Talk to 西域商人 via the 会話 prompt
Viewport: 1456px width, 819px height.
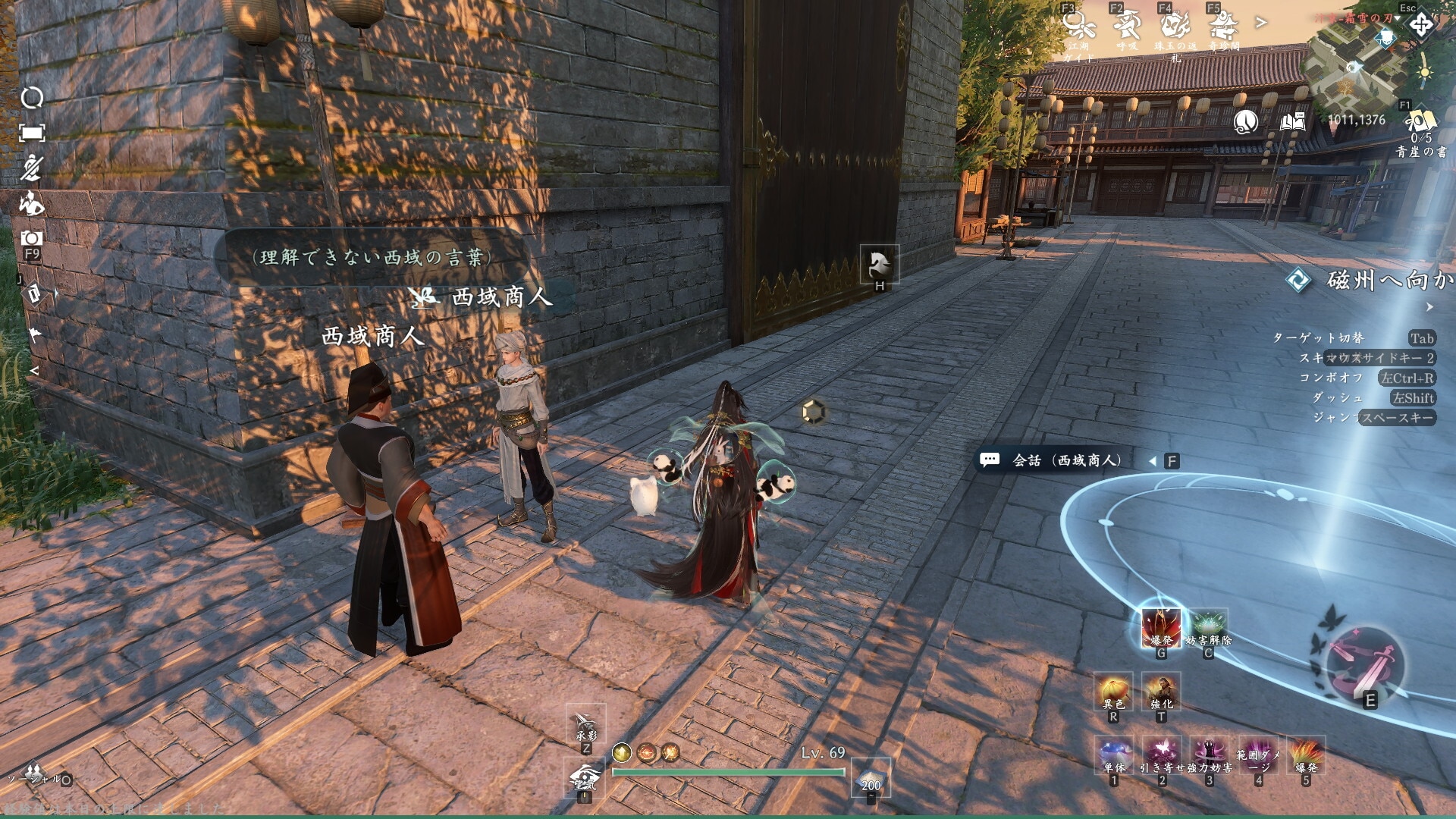click(1066, 460)
